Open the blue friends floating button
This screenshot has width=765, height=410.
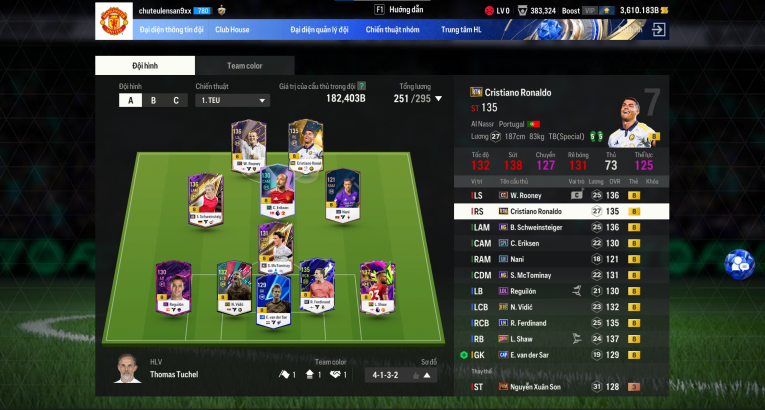(x=740, y=263)
